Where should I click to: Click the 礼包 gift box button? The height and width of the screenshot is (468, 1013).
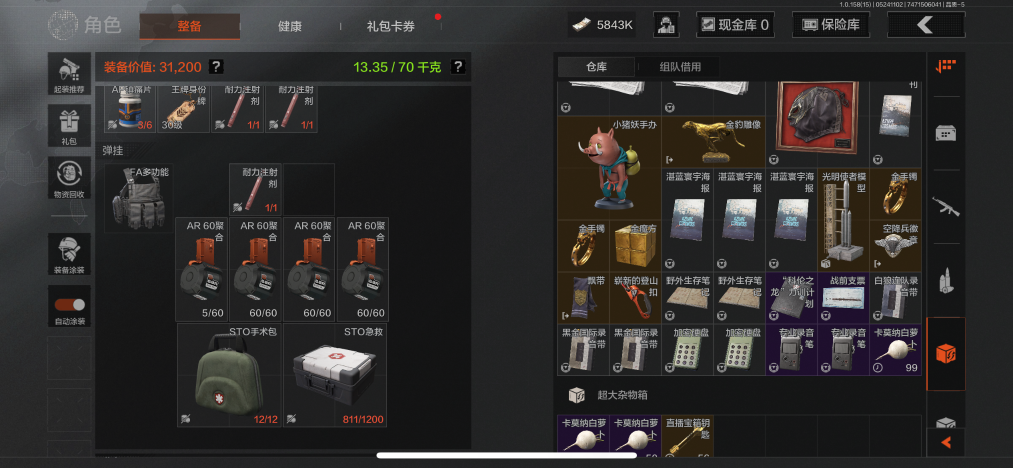[x=69, y=126]
